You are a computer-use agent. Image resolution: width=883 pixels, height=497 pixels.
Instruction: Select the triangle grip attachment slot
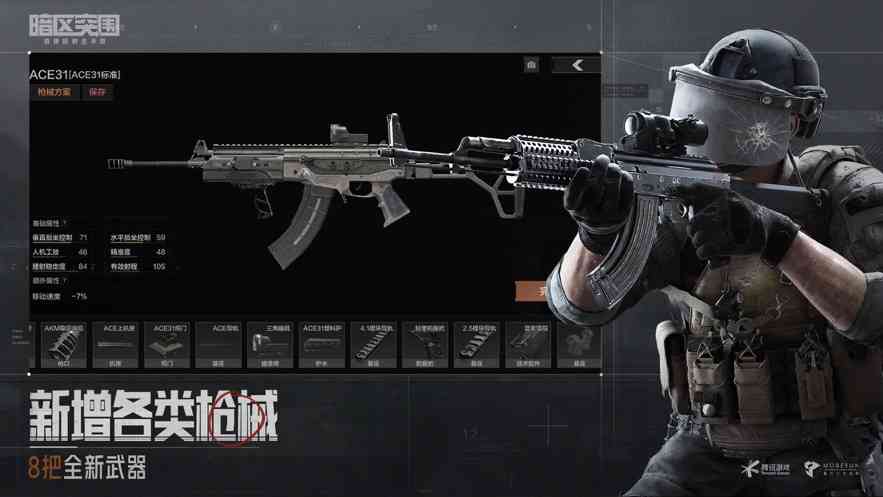coord(269,345)
